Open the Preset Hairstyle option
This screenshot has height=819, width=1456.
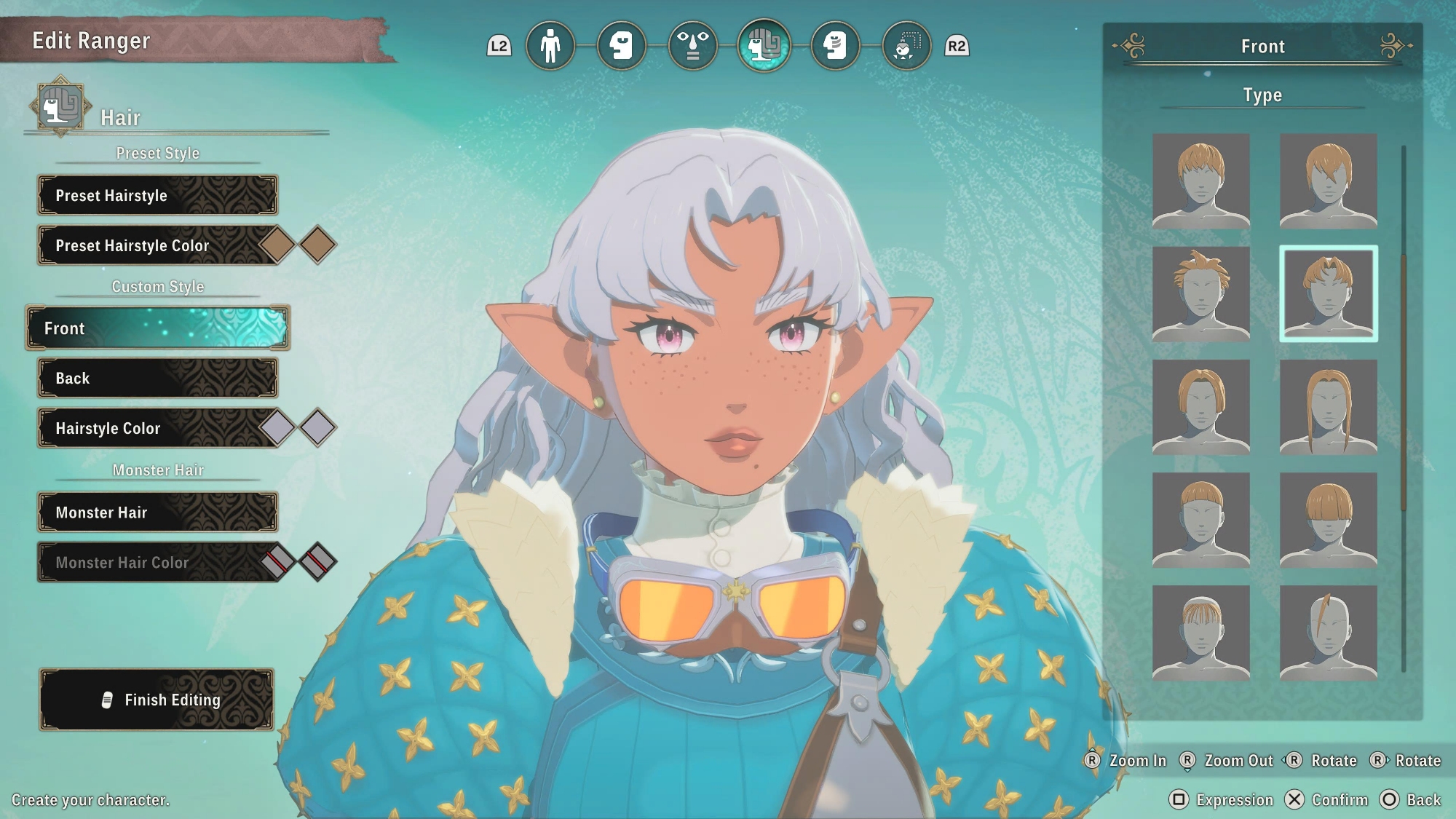(157, 195)
